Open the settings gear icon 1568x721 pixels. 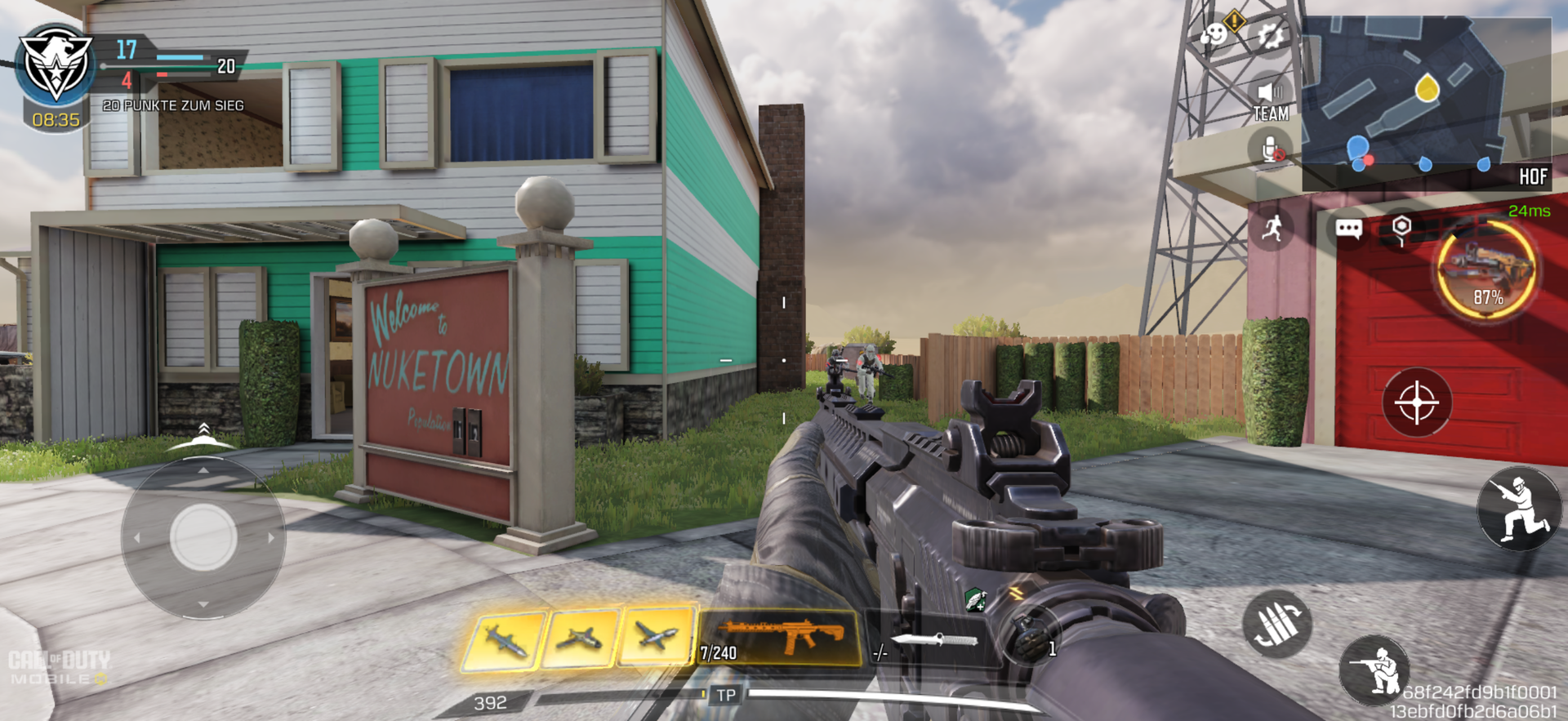coord(1271,35)
